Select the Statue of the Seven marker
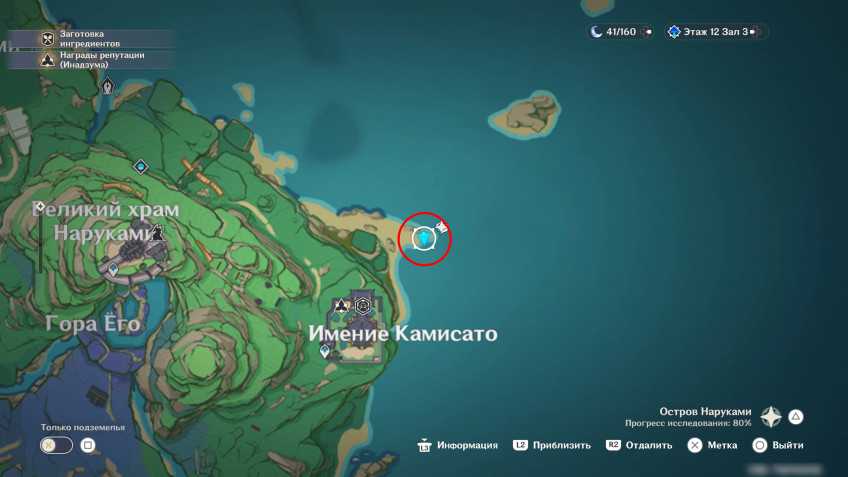Image resolution: width=848 pixels, height=477 pixels. pos(107,87)
